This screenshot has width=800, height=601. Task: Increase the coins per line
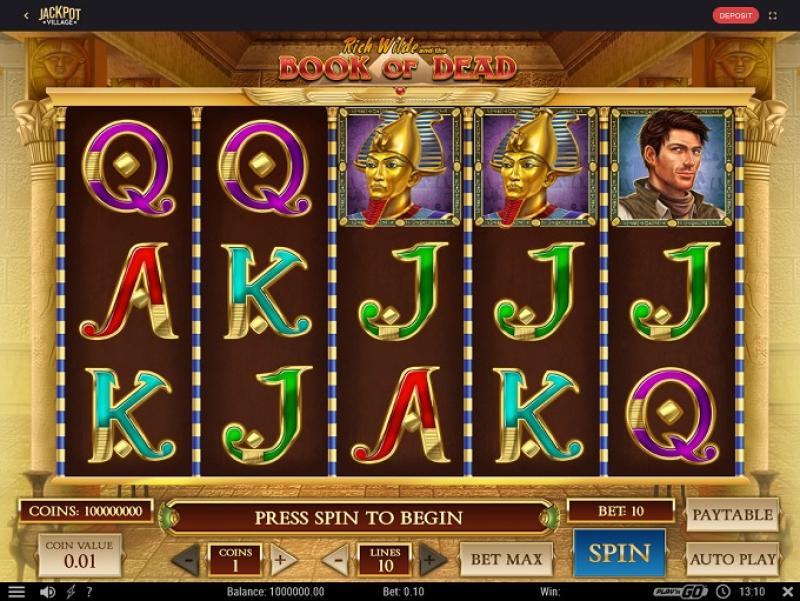tap(281, 559)
